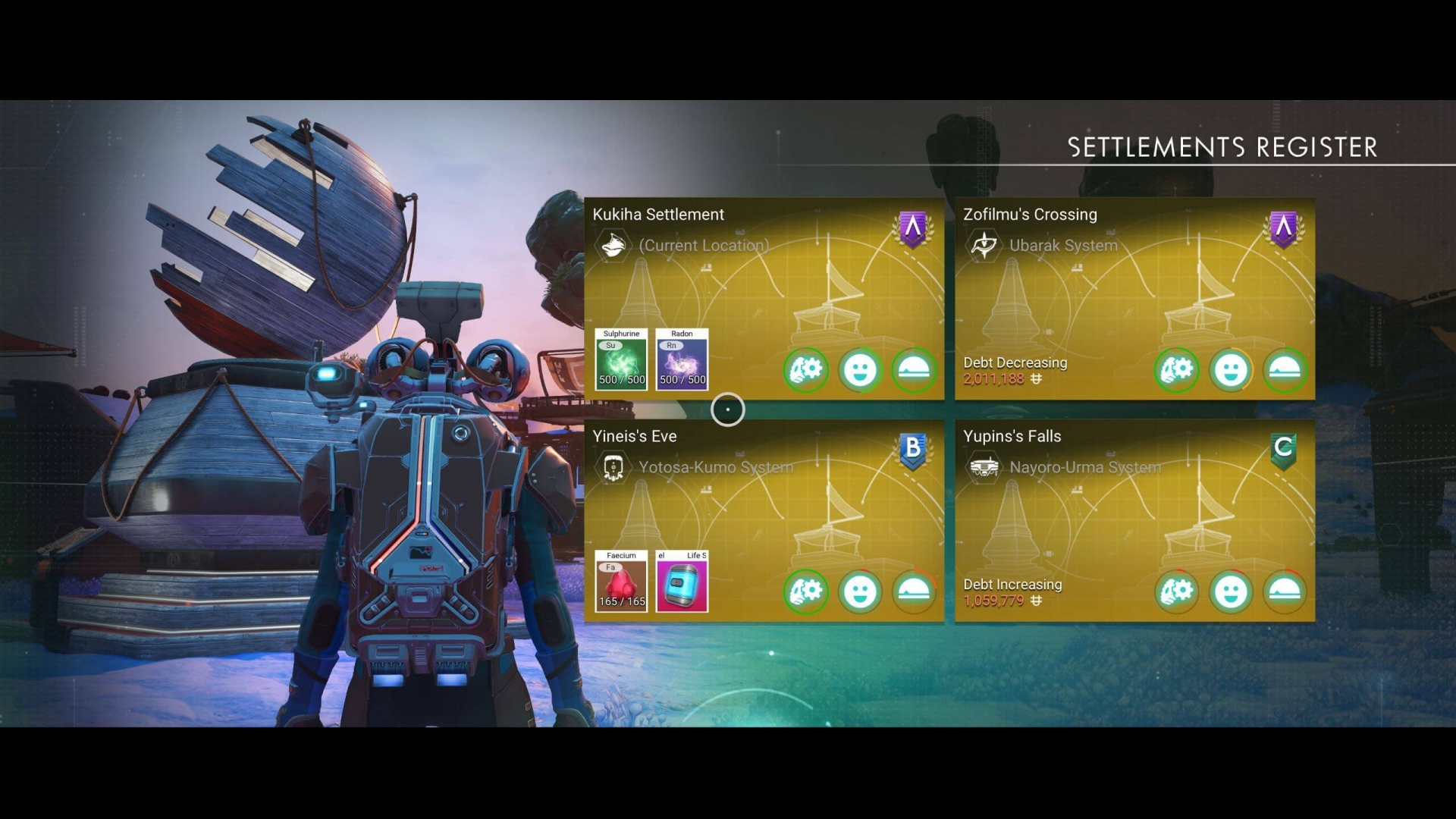Screen dimensions: 1456x819
Task: Click the pink Life Support Gel slot
Action: [682, 581]
